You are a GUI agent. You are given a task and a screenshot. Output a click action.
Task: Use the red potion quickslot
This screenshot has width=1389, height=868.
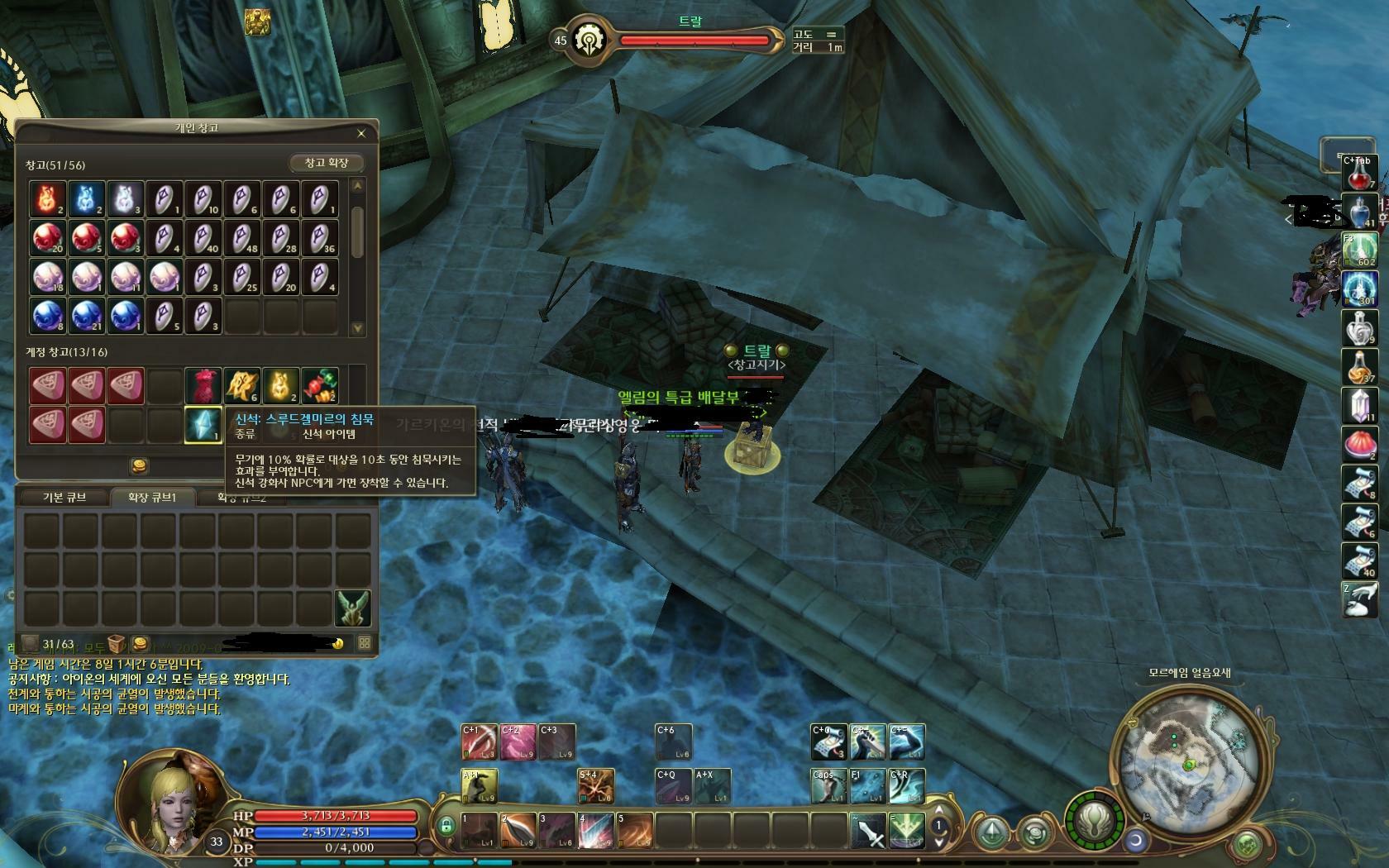point(1358,174)
